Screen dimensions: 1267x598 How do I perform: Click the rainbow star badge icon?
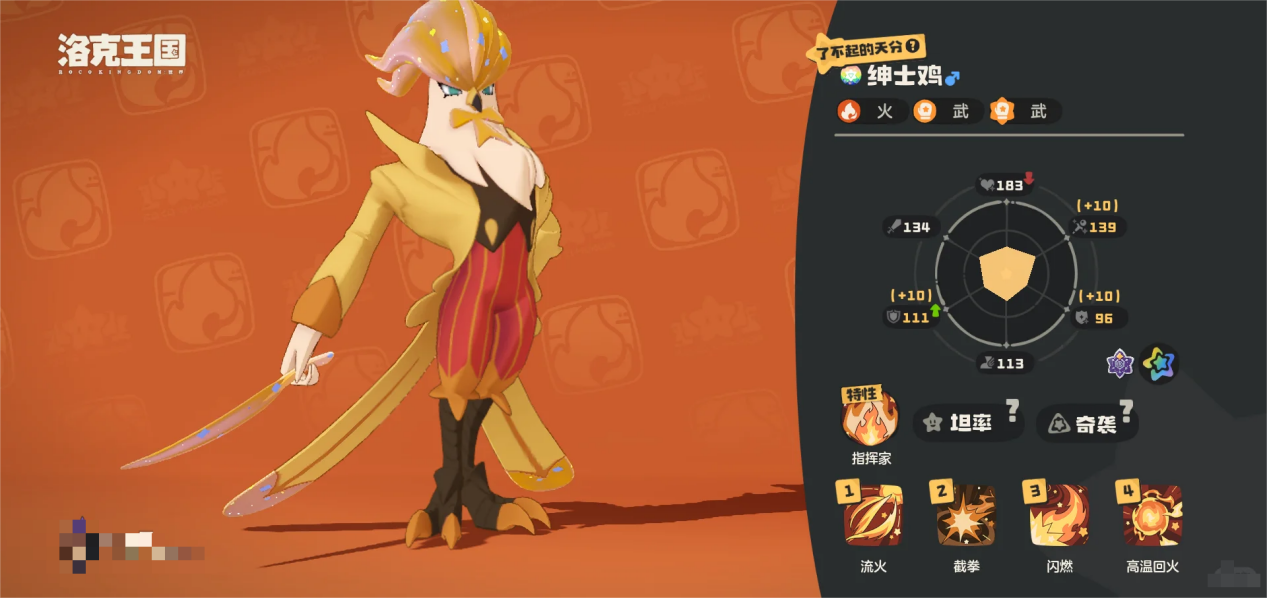[x=1159, y=364]
